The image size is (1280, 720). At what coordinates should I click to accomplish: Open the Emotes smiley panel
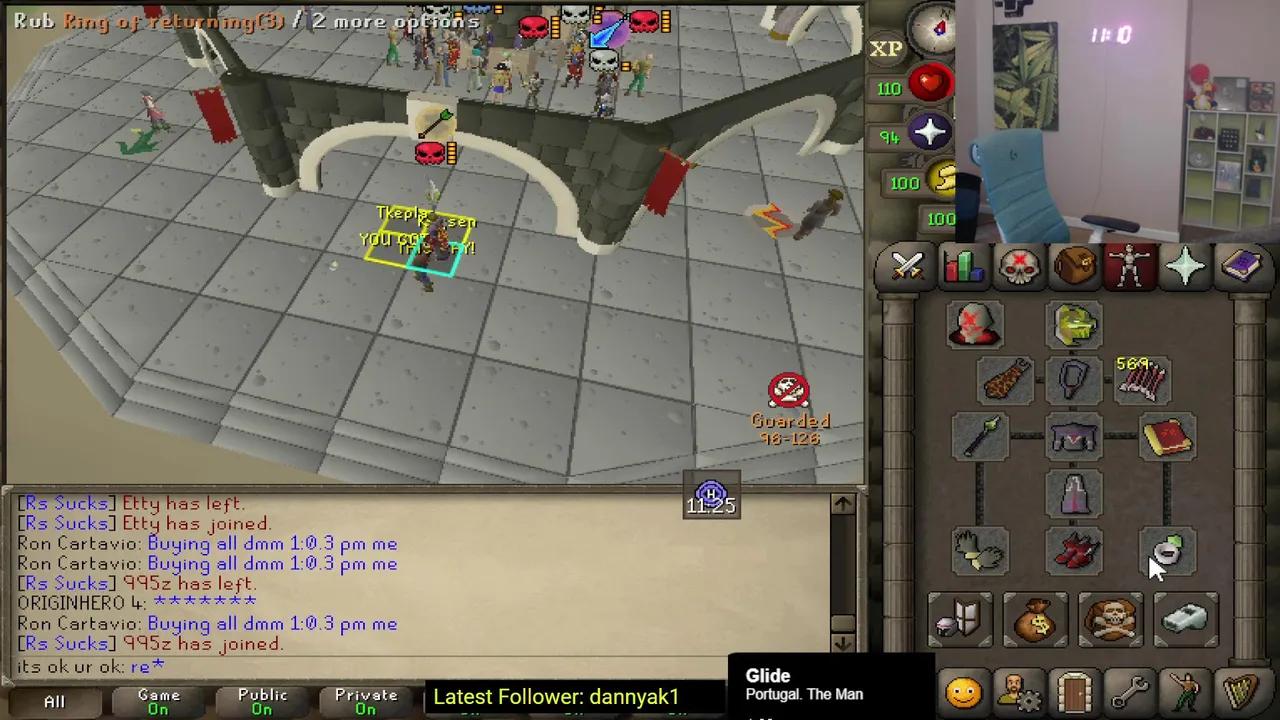963,690
